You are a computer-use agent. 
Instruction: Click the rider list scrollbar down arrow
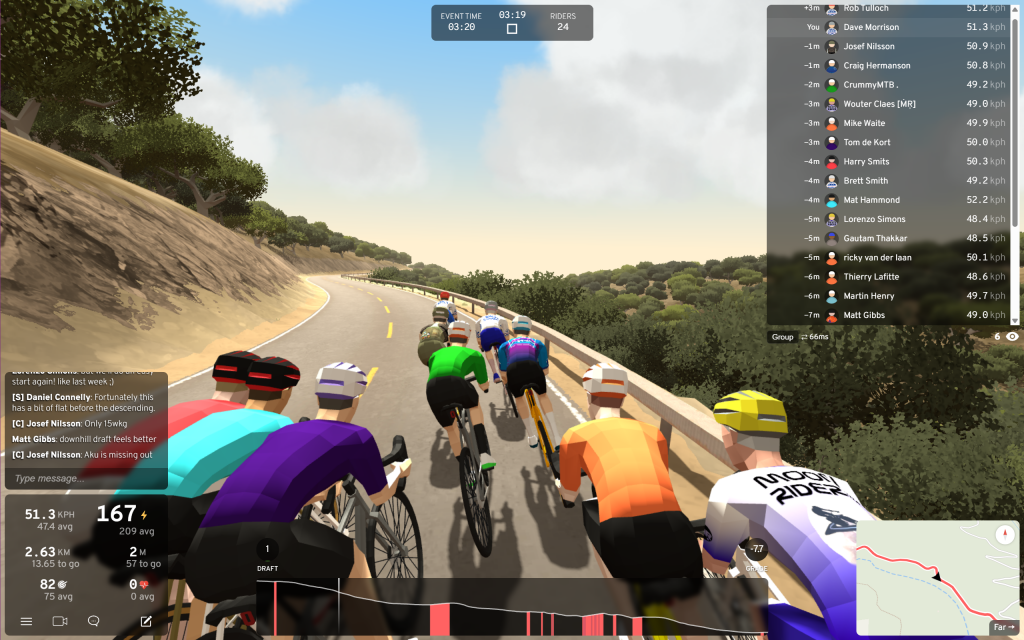pyautogui.click(x=1016, y=320)
